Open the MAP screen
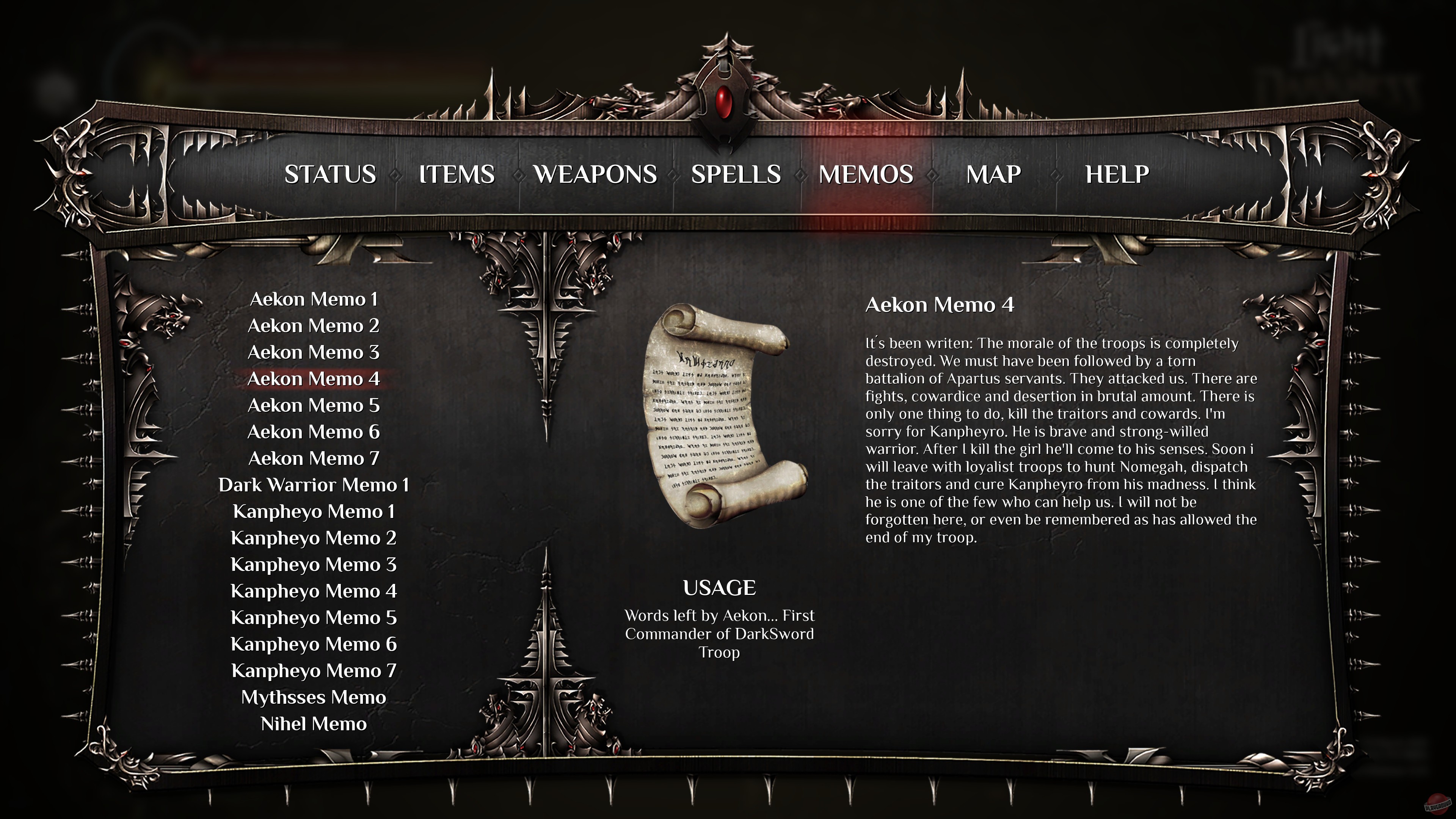Screen dimensions: 1456x819 (993, 175)
